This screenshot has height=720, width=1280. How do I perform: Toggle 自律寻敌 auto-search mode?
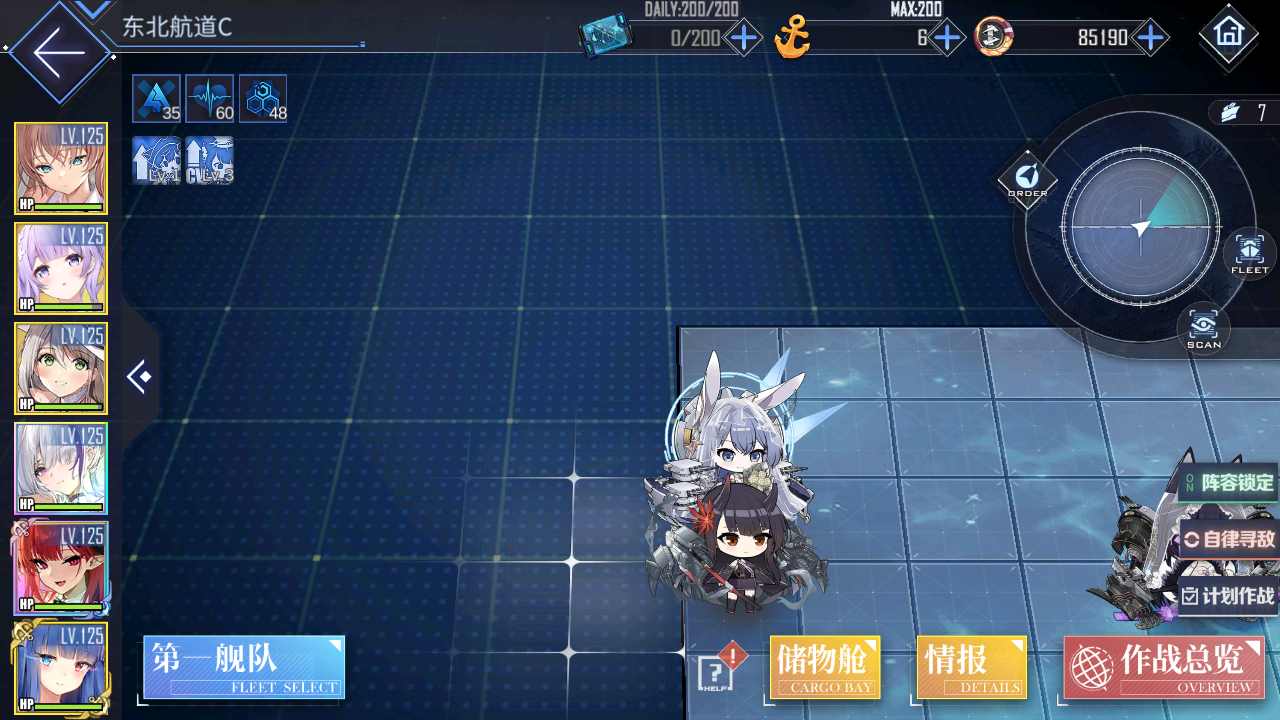[1230, 540]
